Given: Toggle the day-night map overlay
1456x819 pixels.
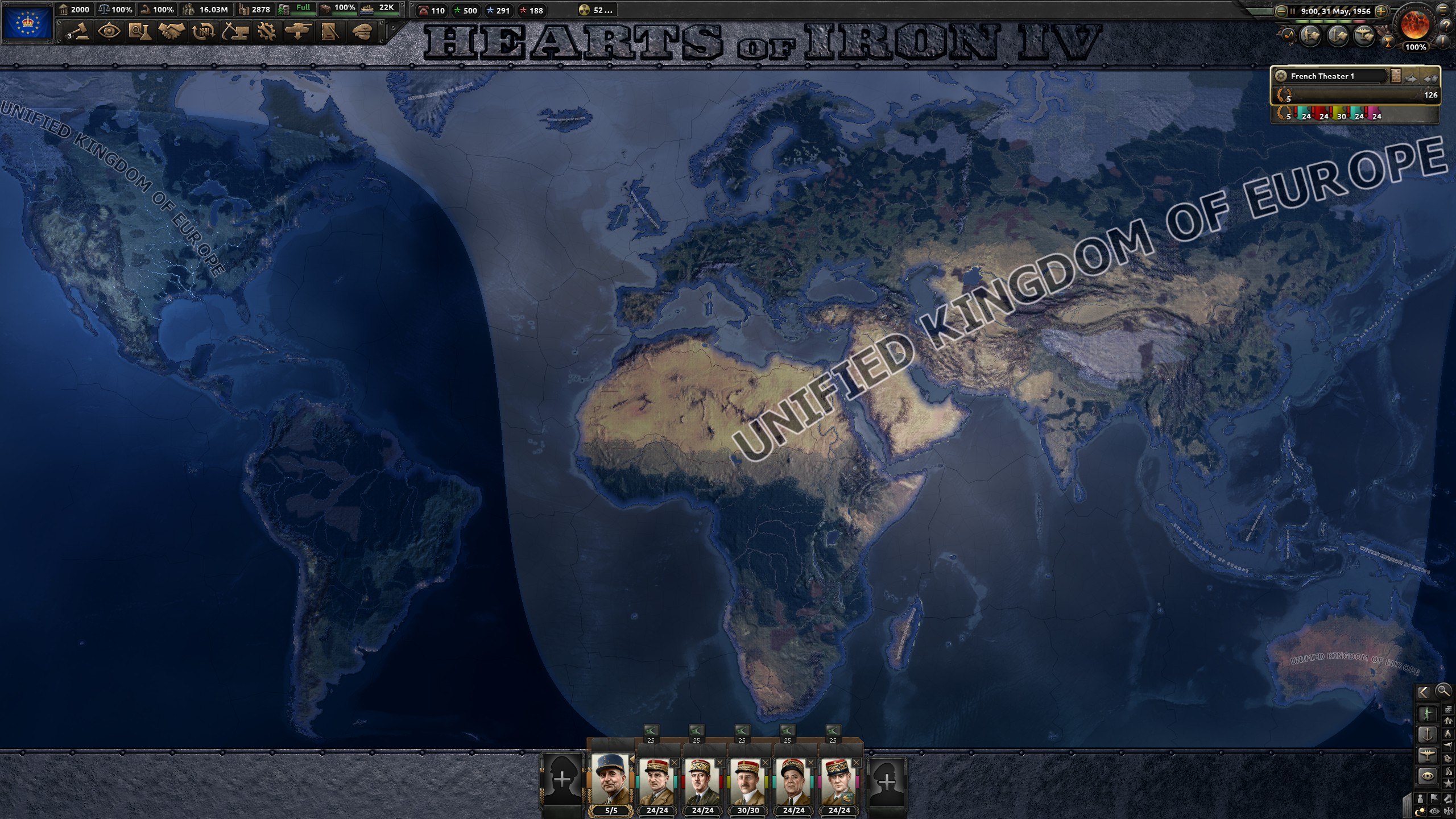Looking at the screenshot, I should pos(1421,810).
